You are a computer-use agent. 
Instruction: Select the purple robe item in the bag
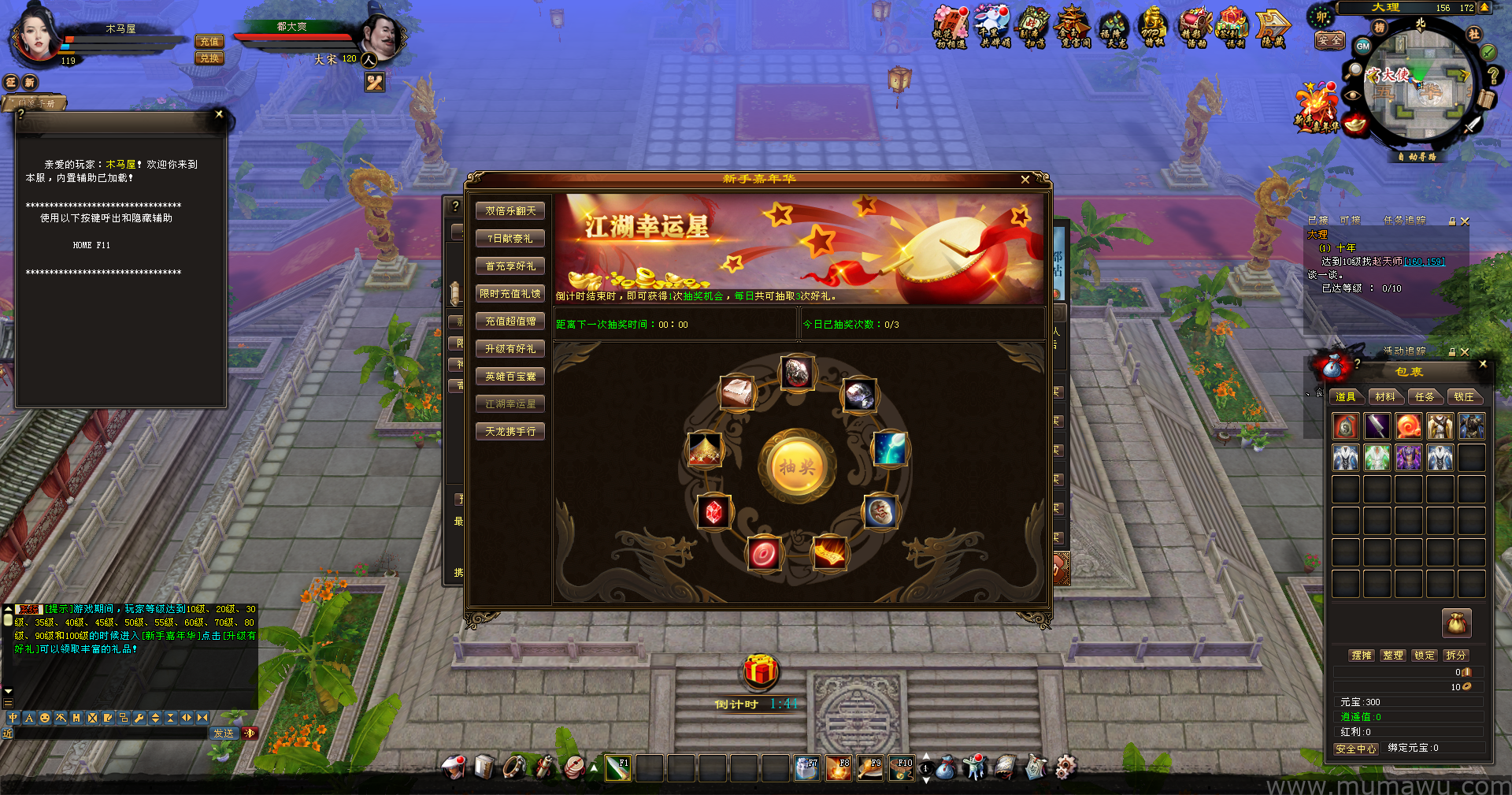click(1408, 458)
